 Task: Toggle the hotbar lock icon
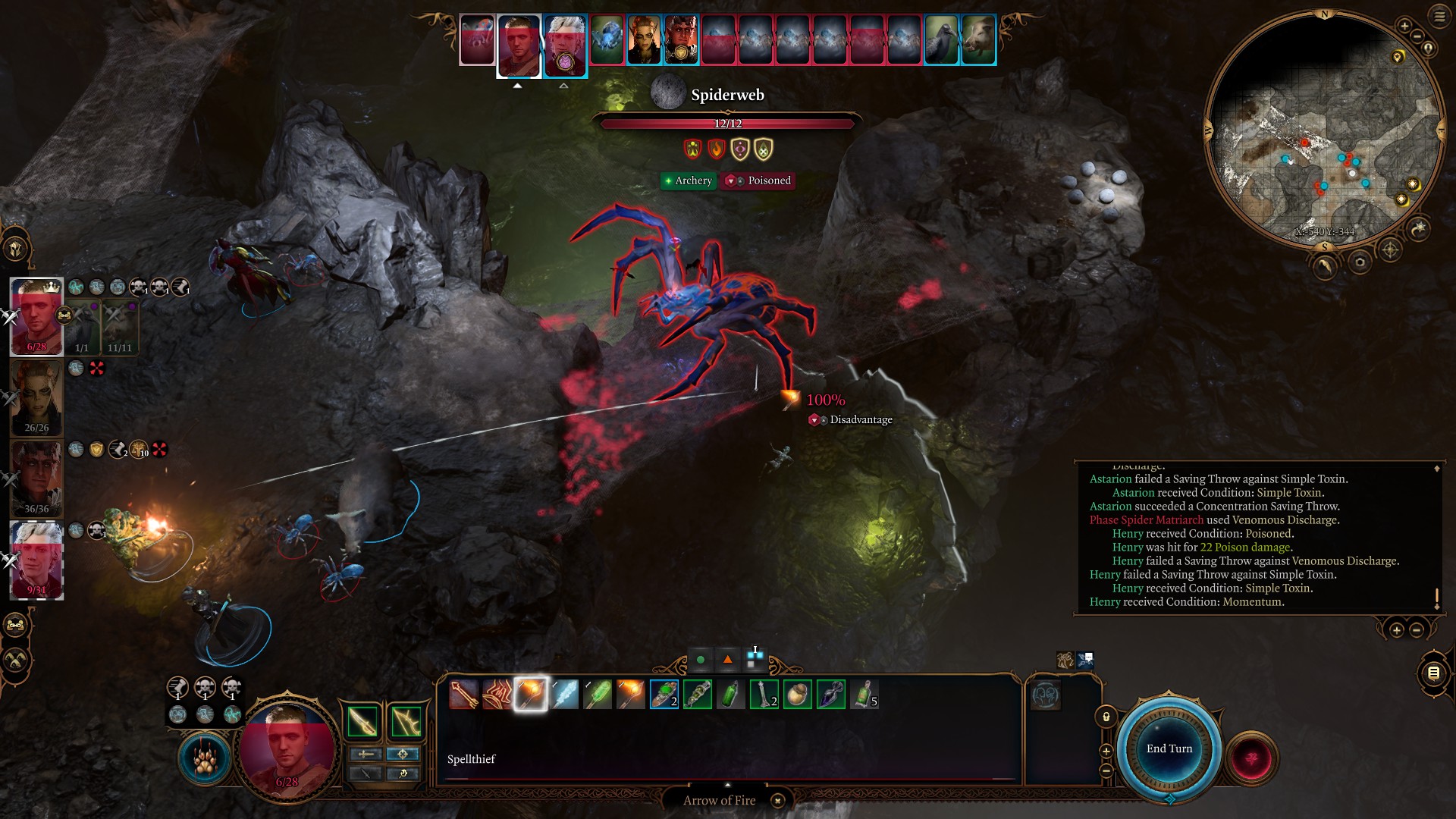pyautogui.click(x=1106, y=717)
